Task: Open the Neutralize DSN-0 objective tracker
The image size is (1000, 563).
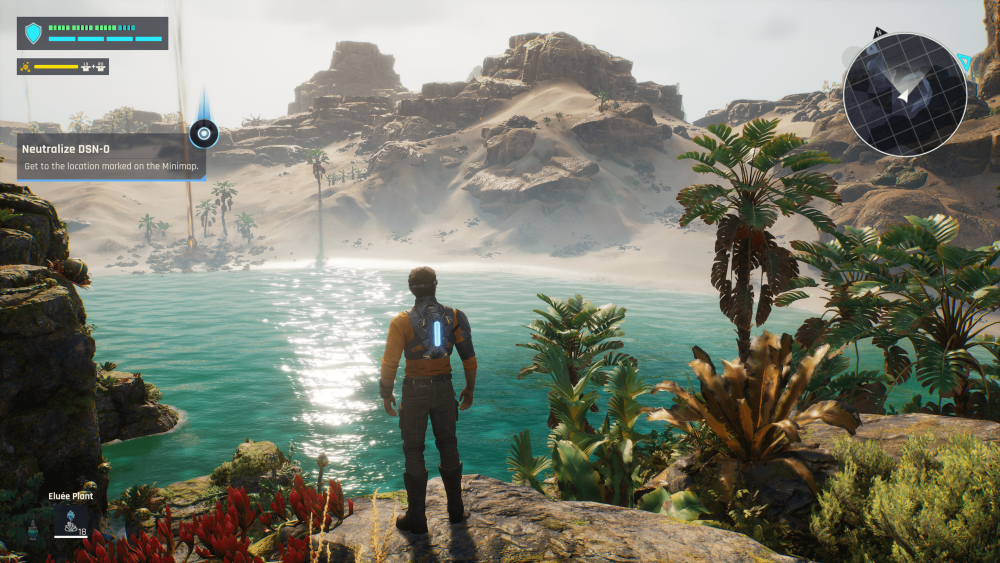Action: pos(110,157)
